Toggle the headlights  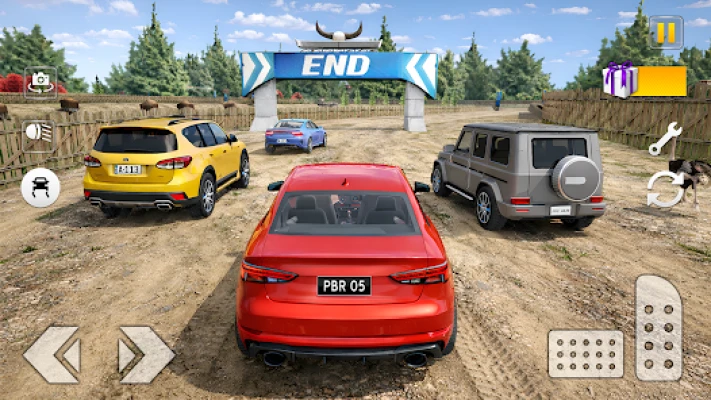pos(40,132)
